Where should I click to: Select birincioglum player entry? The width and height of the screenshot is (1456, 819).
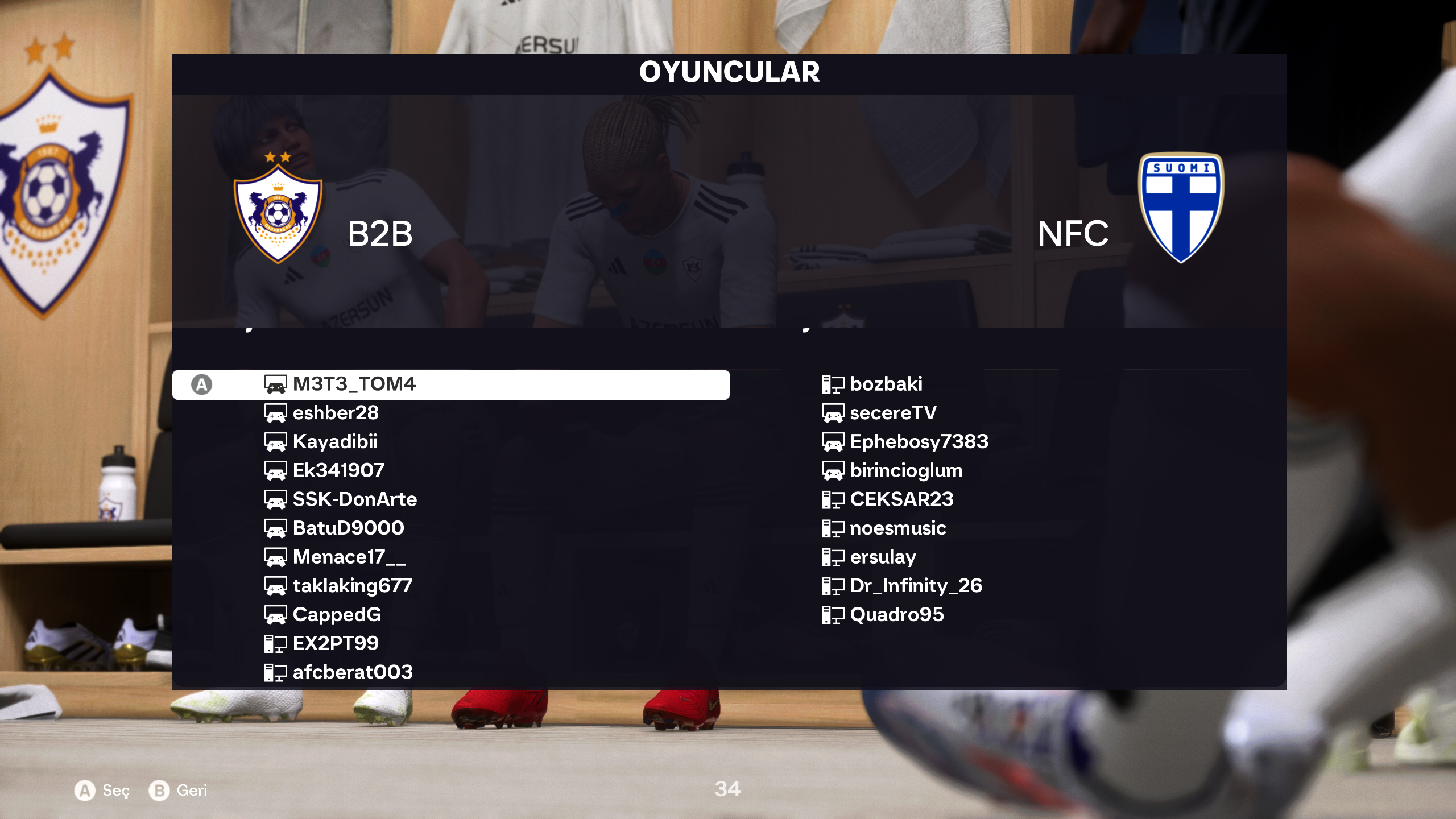point(906,470)
